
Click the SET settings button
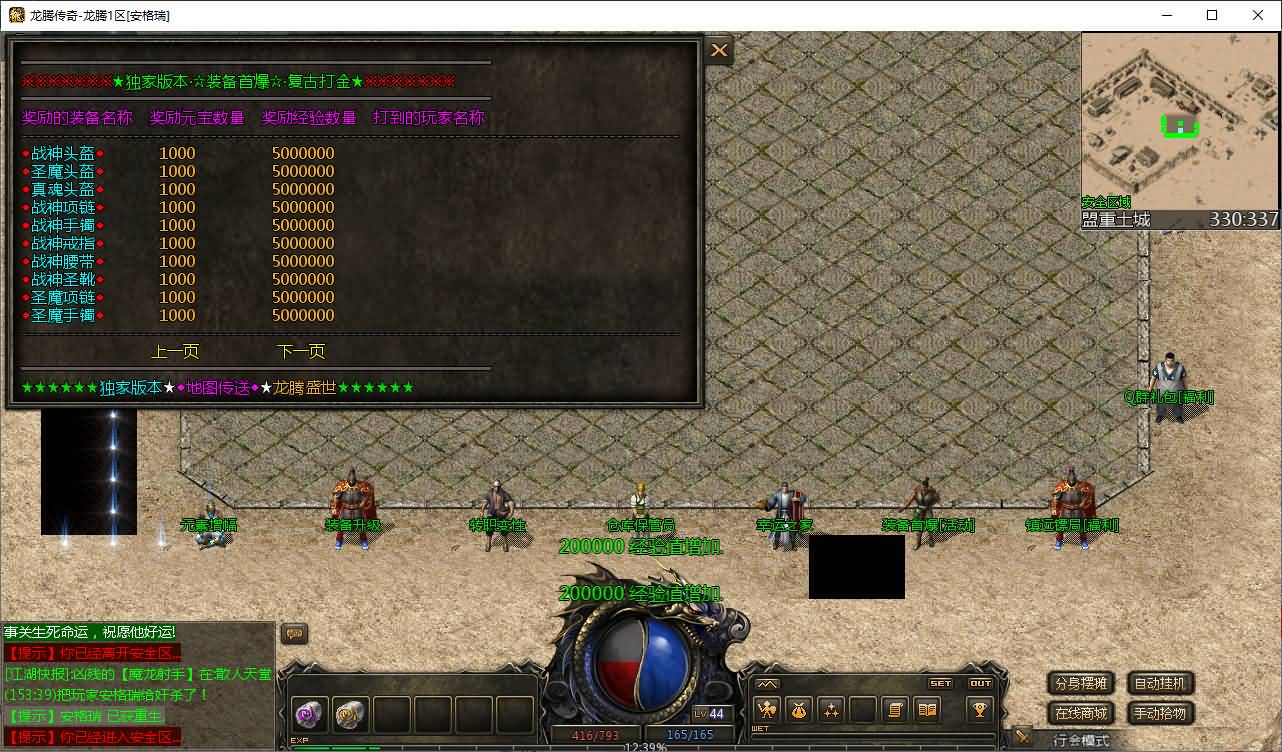click(941, 684)
